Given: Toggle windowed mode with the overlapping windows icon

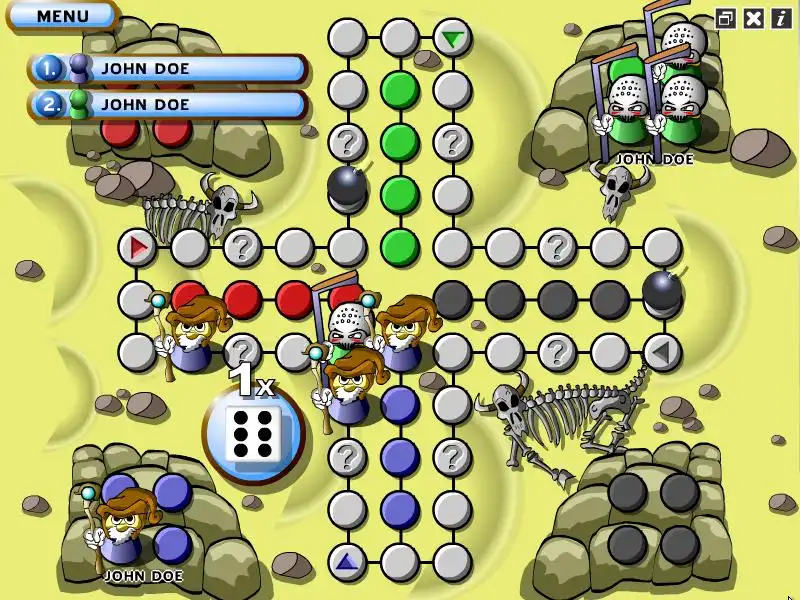Looking at the screenshot, I should 726,18.
